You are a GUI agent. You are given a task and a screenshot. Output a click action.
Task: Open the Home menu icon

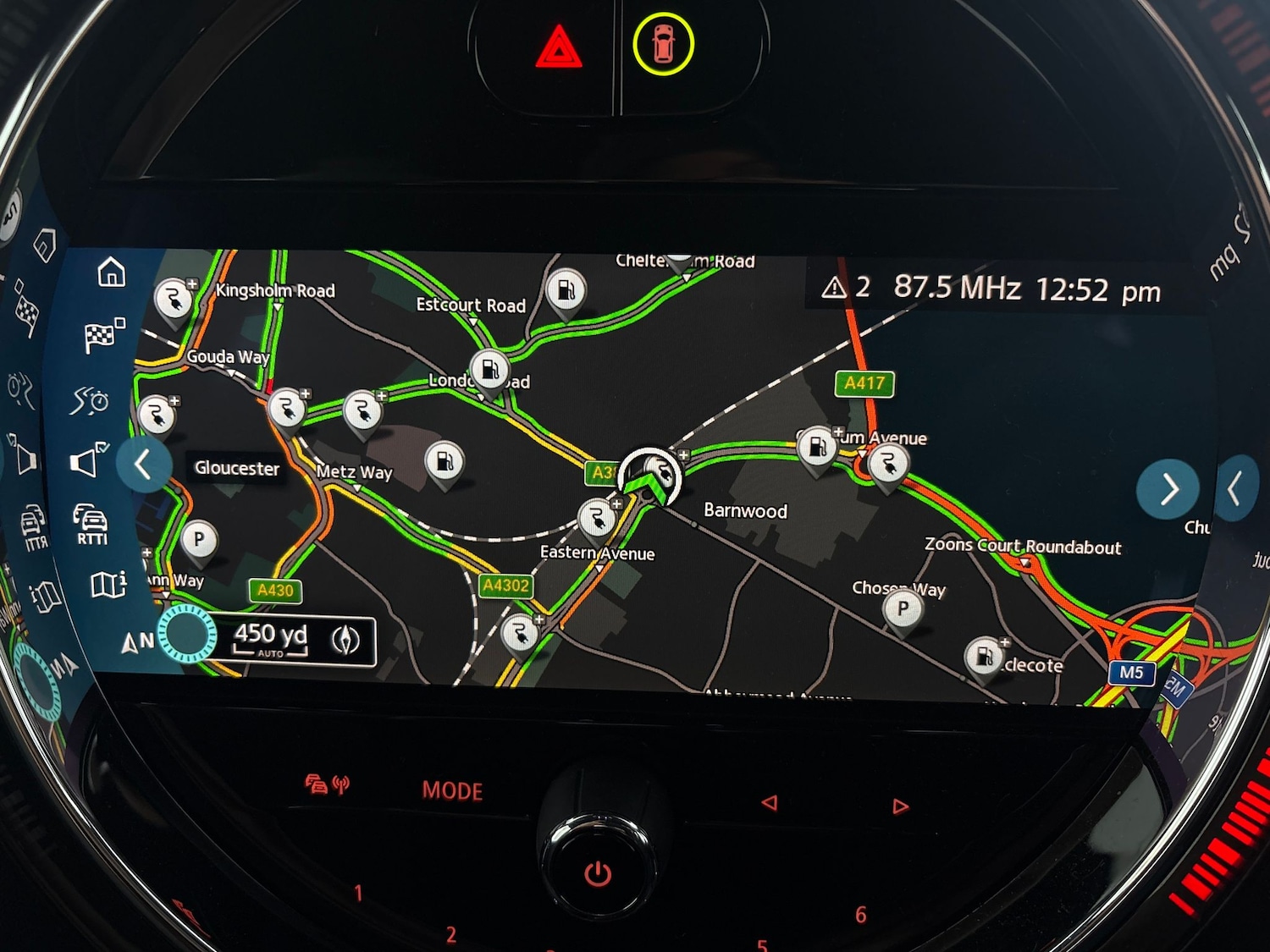click(x=112, y=273)
